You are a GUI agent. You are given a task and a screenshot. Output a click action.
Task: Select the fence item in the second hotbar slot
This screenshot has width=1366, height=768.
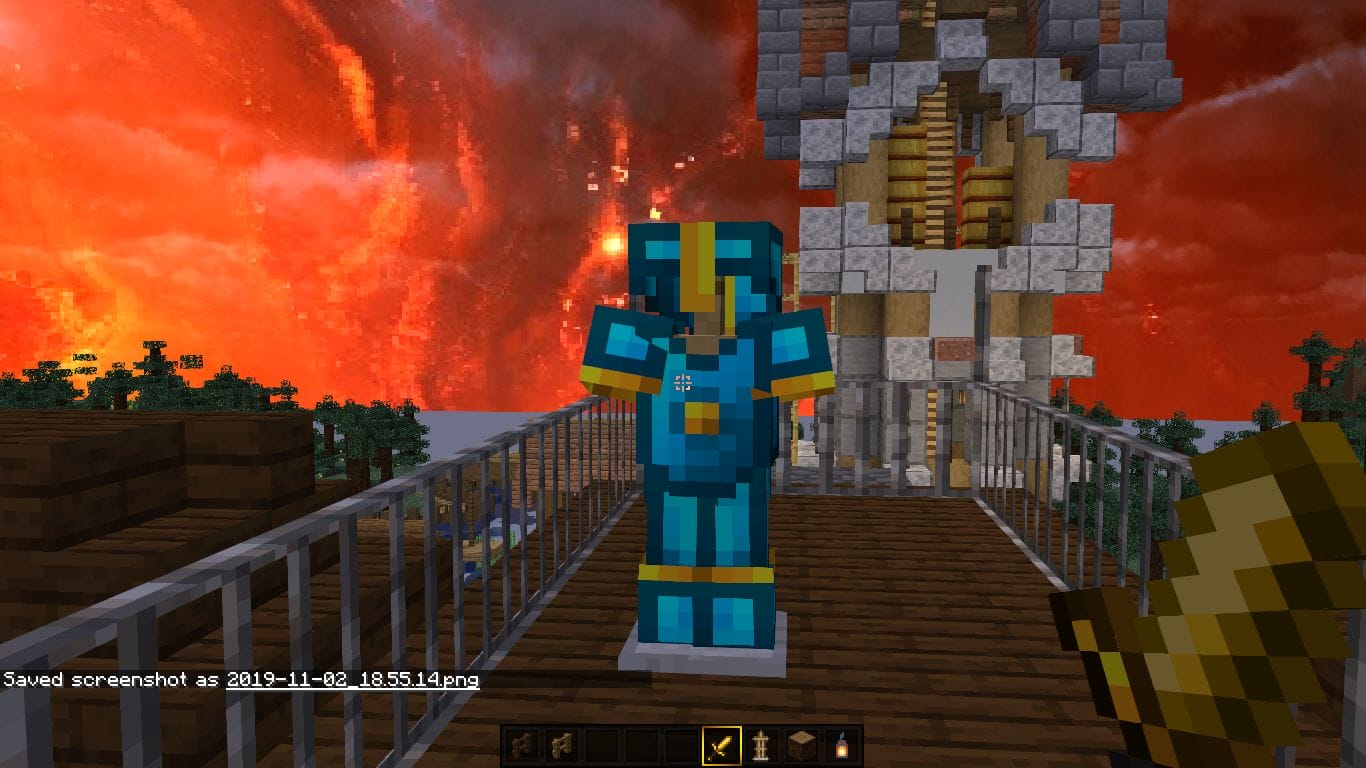click(x=560, y=746)
